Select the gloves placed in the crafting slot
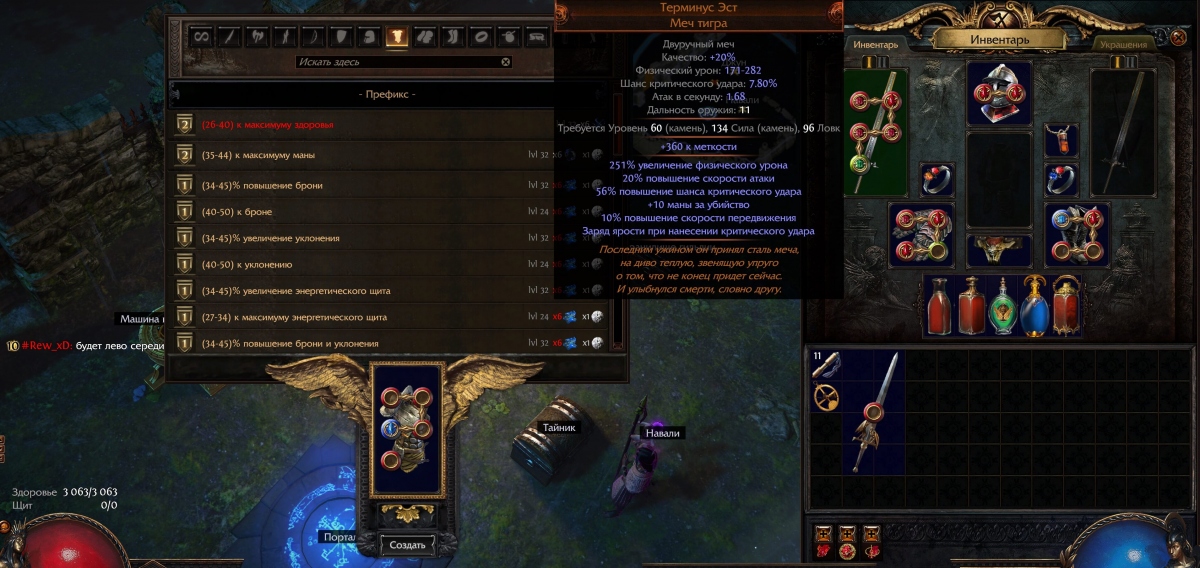Image resolution: width=1200 pixels, height=568 pixels. pos(406,428)
